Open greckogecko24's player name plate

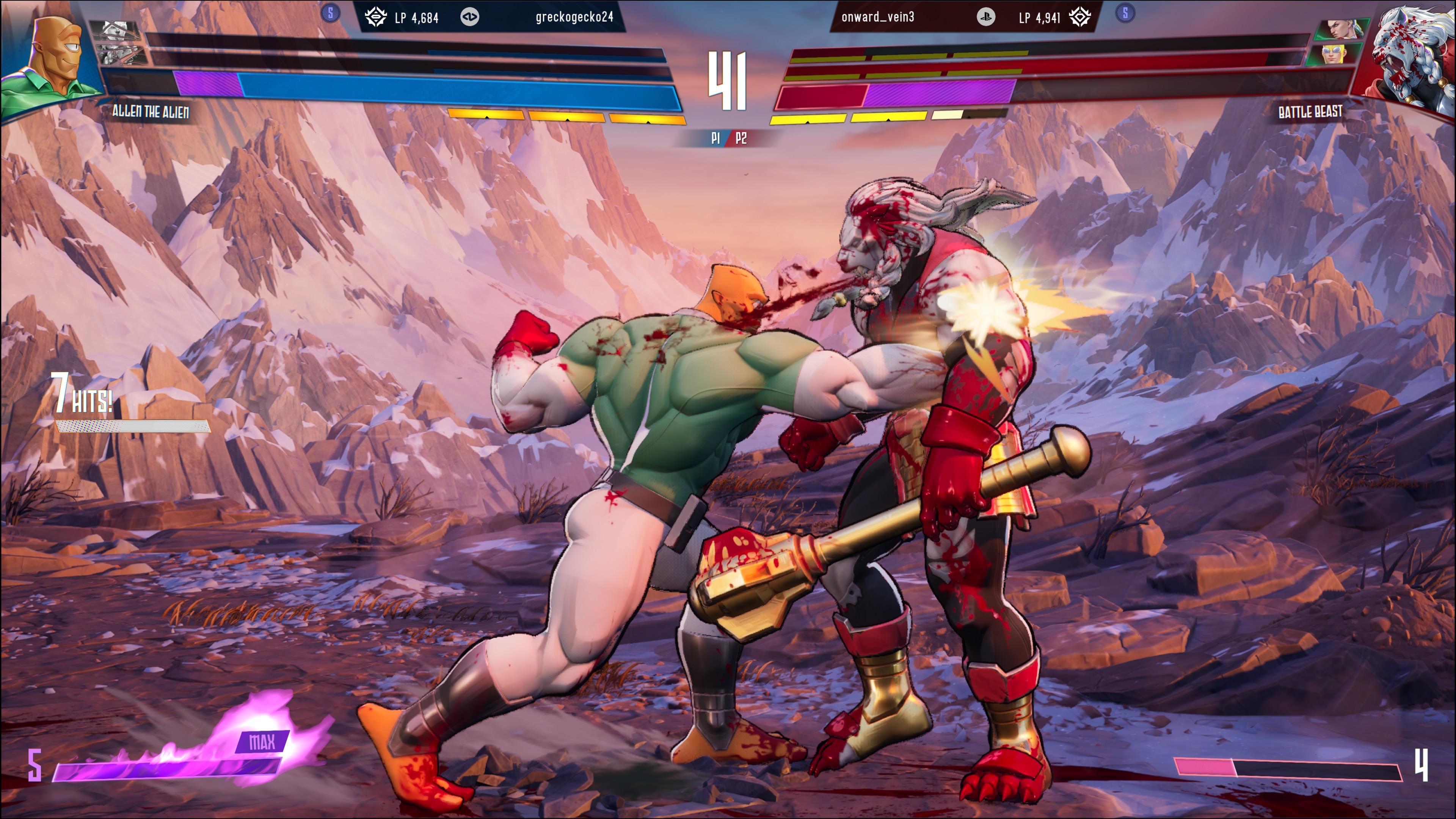click(574, 17)
